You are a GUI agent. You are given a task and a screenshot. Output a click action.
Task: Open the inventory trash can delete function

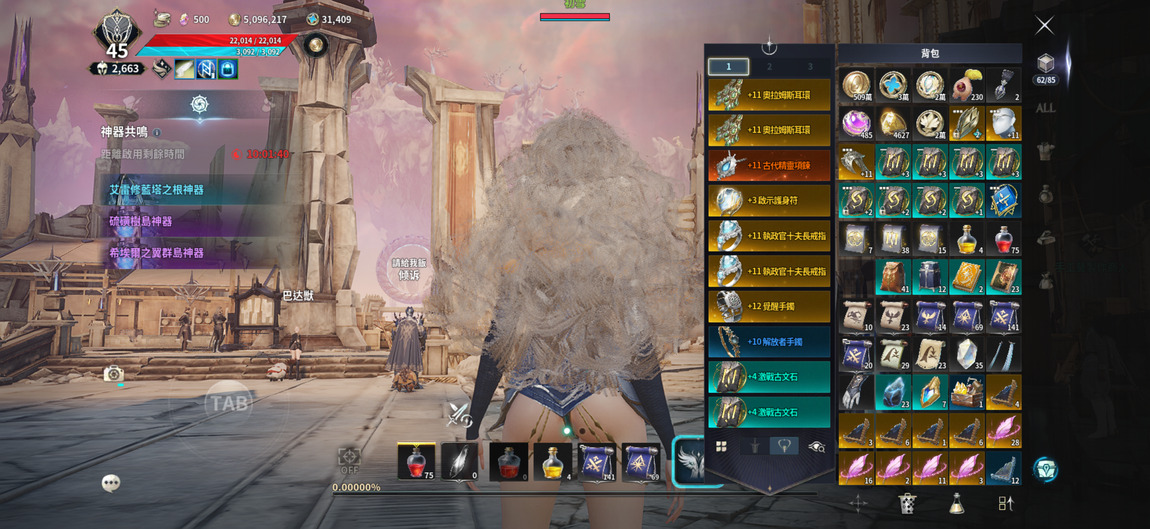point(907,503)
